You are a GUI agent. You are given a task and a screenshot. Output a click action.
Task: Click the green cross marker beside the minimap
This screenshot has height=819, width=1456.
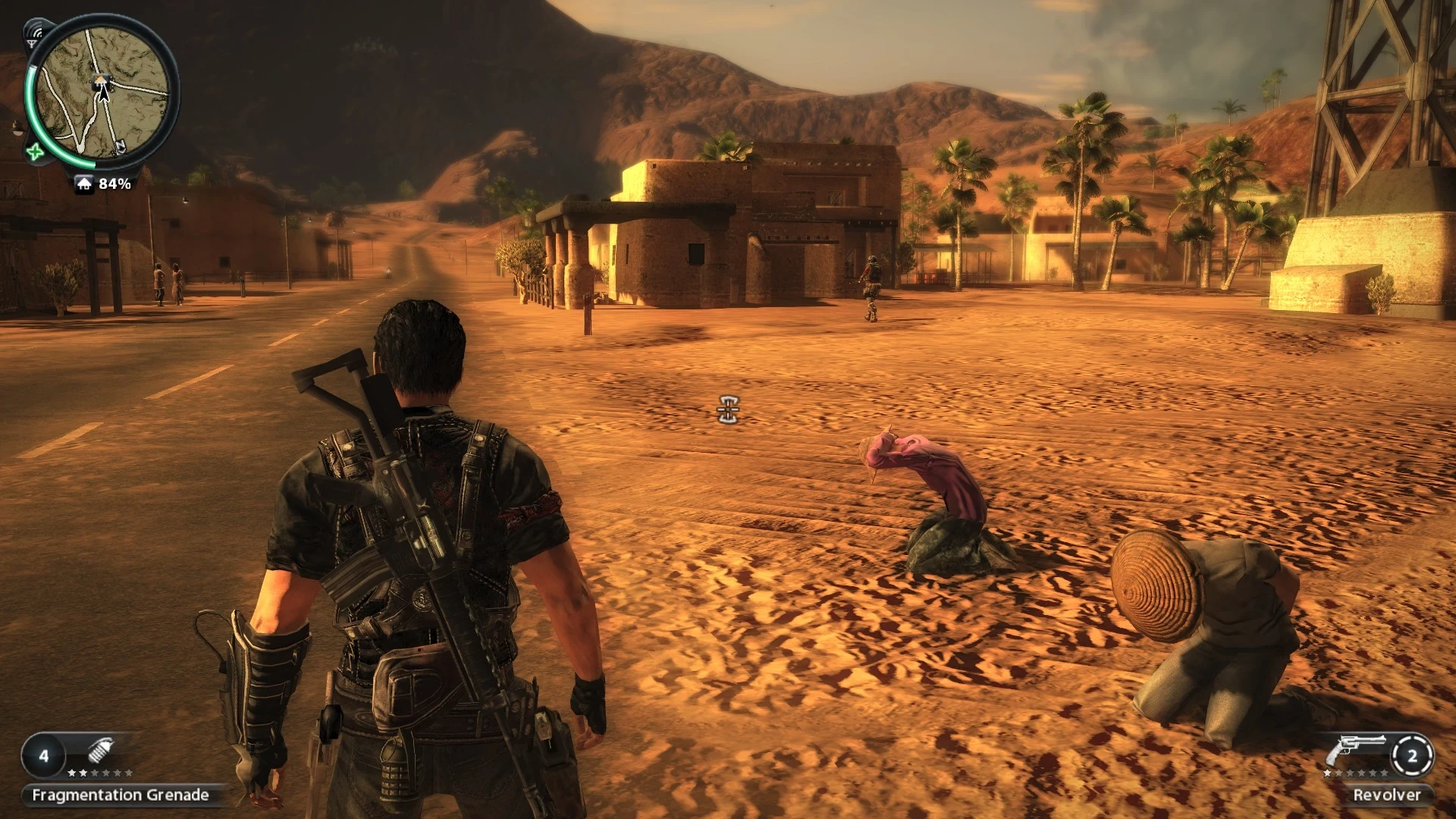[36, 151]
